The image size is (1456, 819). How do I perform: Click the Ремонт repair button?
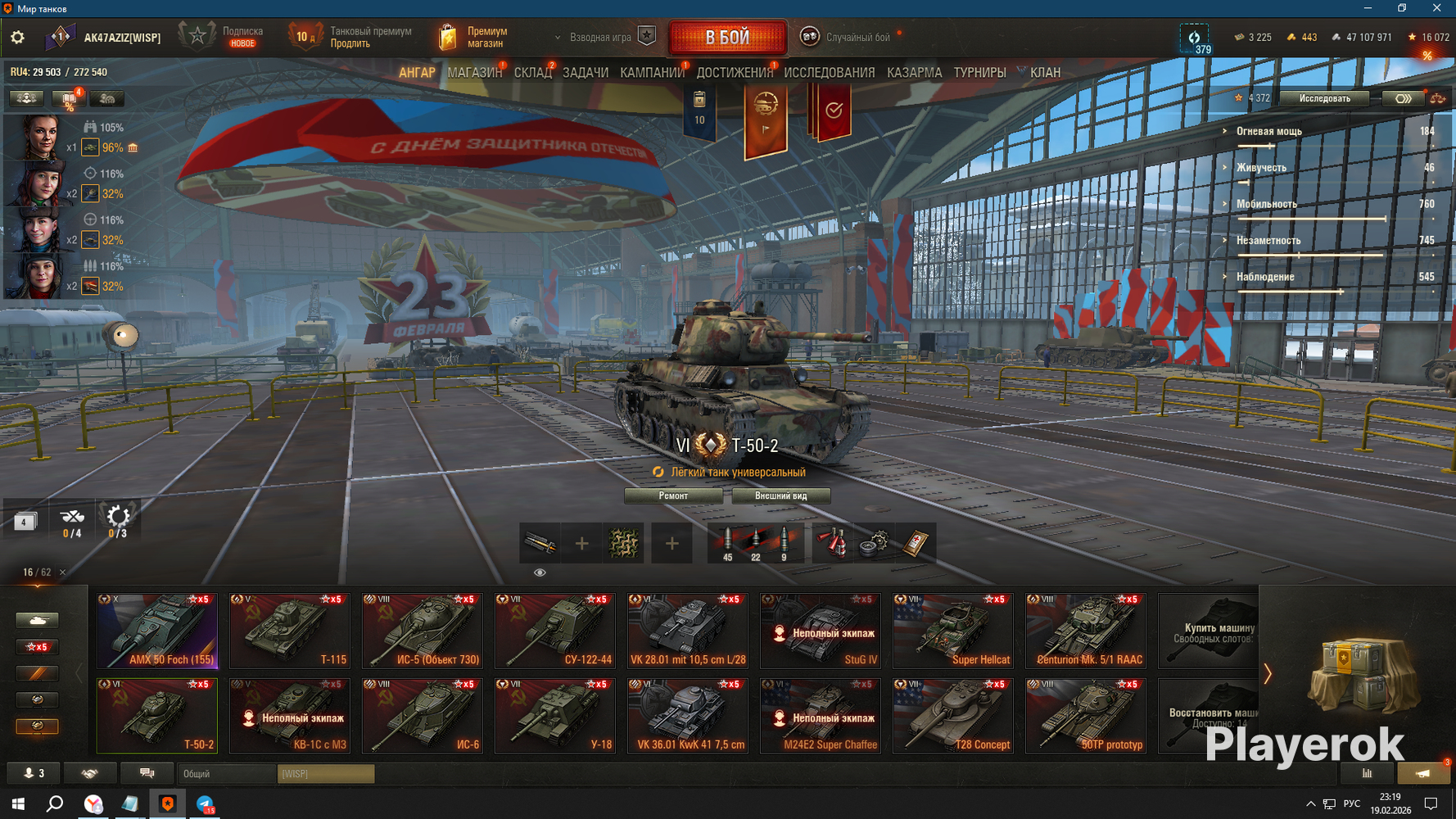[x=673, y=495]
